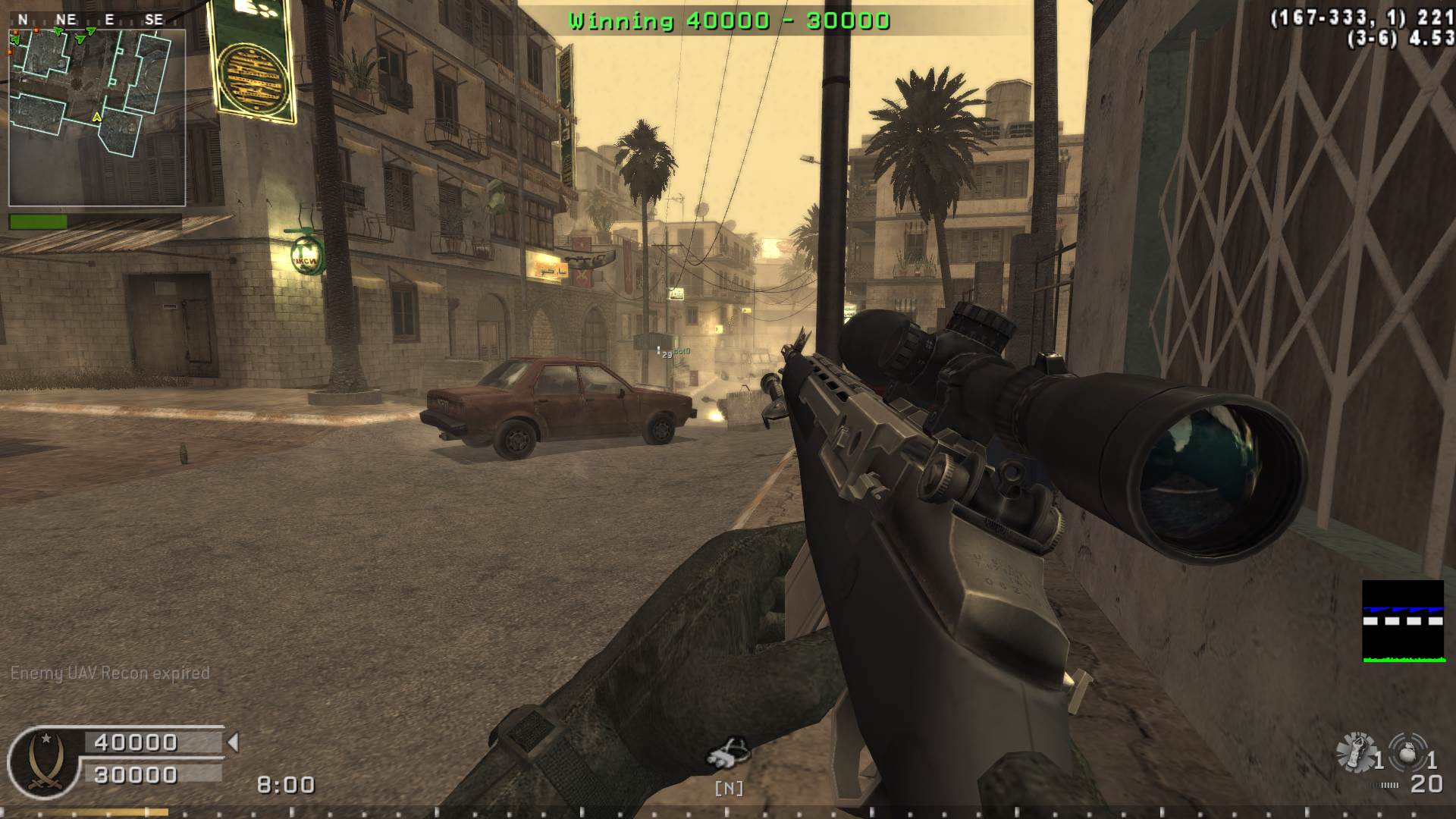
Task: Click the crossed-swords team faction emblem
Action: (44, 761)
